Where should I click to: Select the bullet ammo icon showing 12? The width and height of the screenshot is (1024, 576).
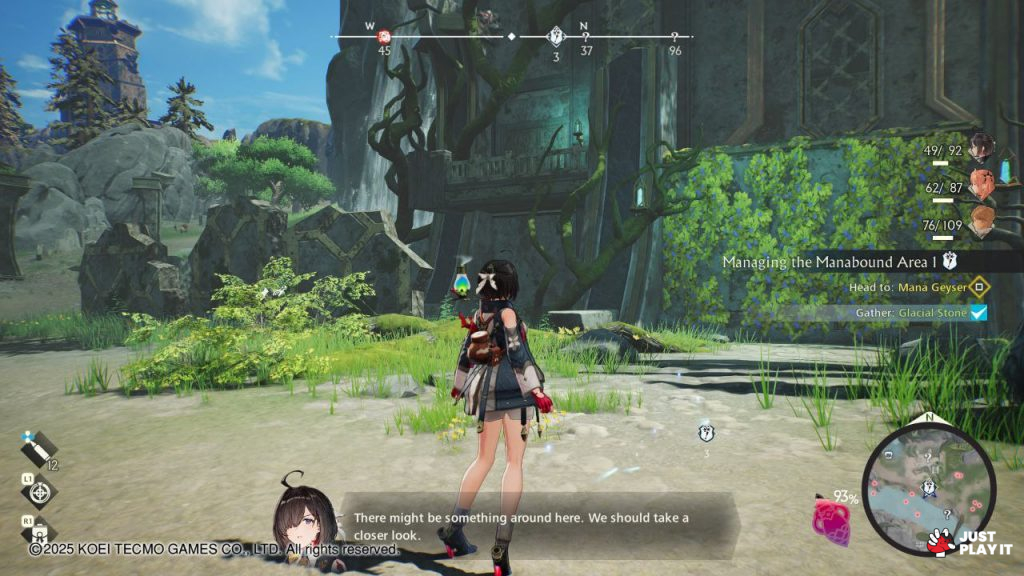pyautogui.click(x=40, y=452)
